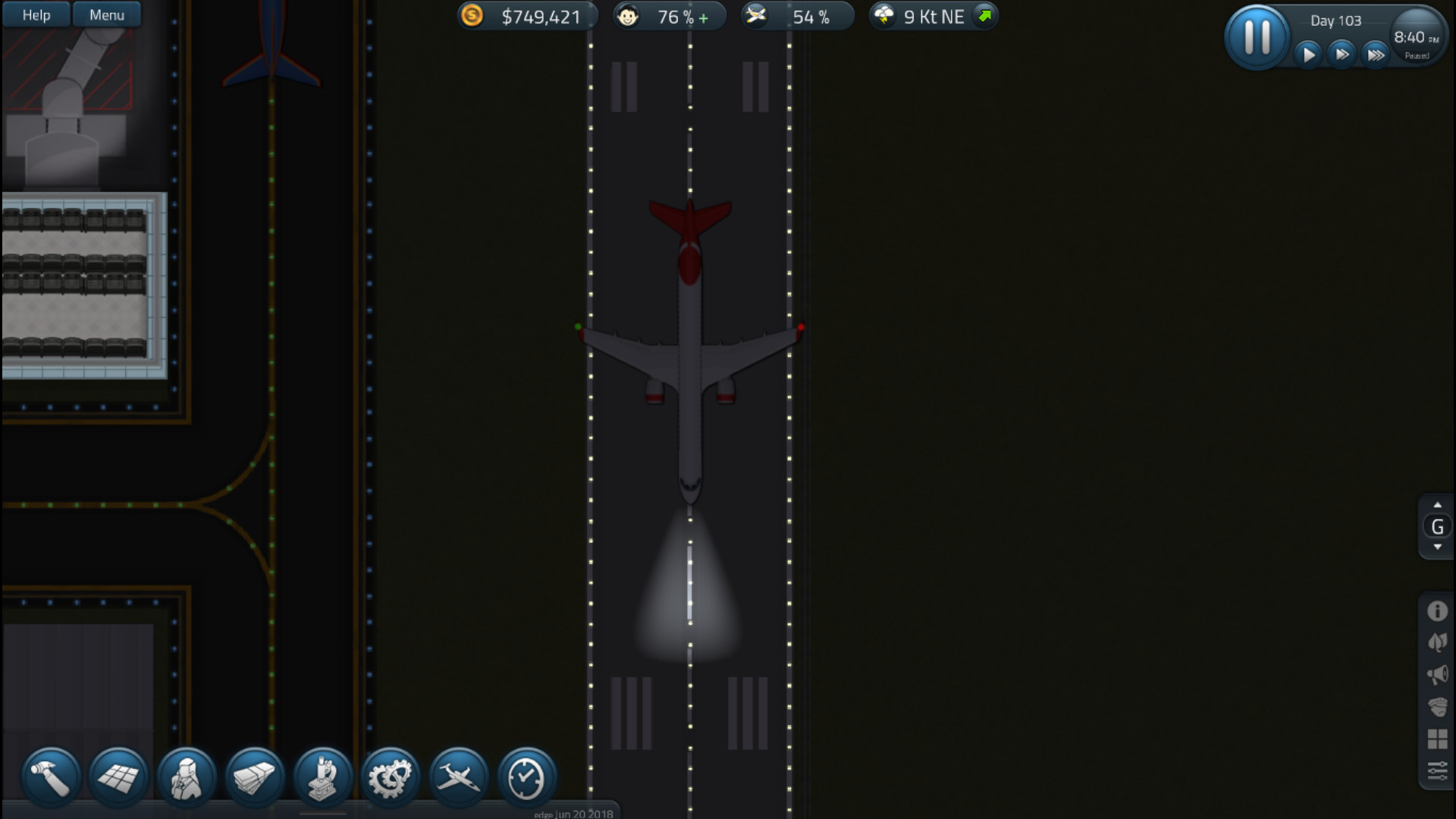Open the flight planner airplane icon

point(457,776)
